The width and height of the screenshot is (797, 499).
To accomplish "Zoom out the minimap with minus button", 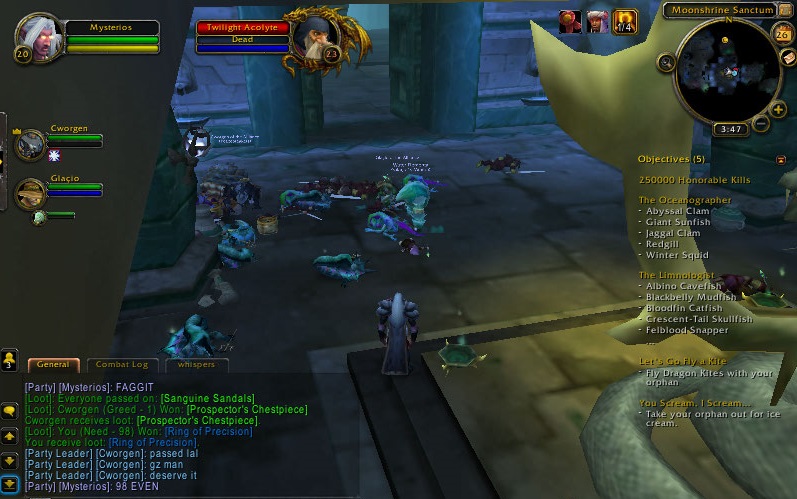I will tap(762, 124).
